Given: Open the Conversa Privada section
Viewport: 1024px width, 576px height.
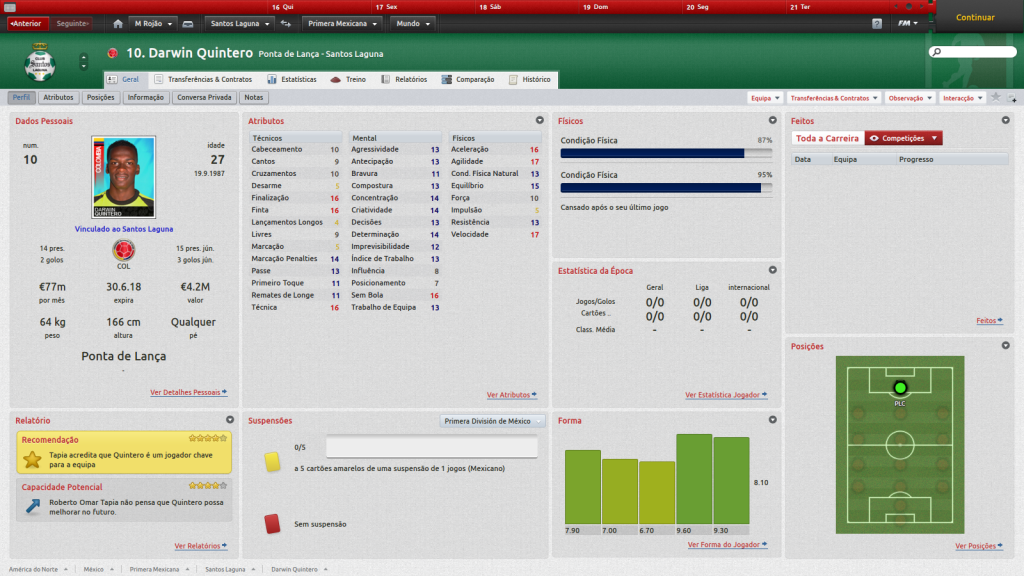Looking at the screenshot, I should (204, 98).
